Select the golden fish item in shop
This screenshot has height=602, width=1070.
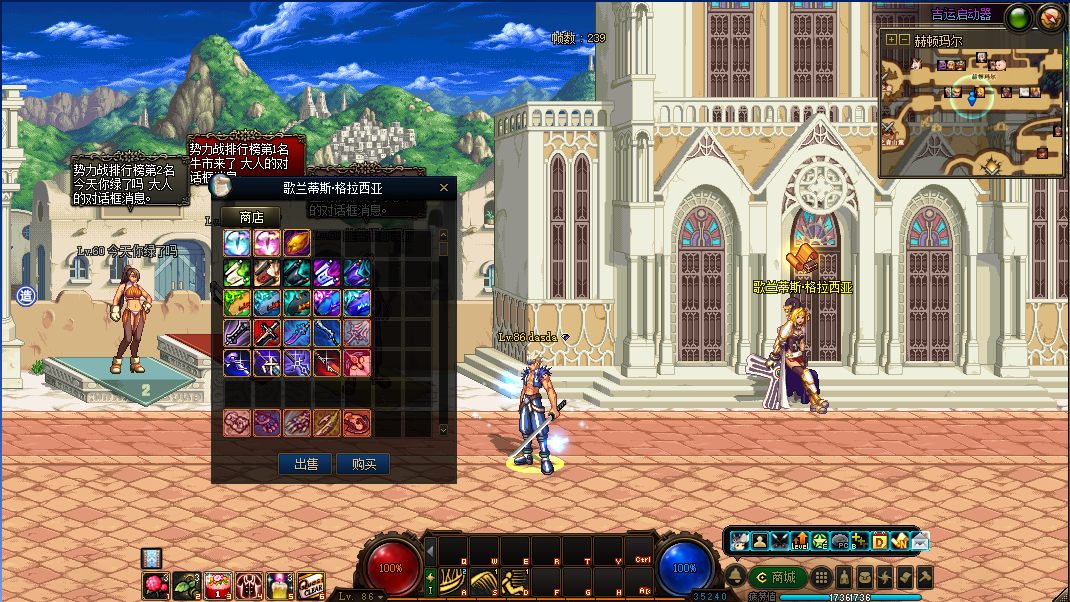[298, 243]
